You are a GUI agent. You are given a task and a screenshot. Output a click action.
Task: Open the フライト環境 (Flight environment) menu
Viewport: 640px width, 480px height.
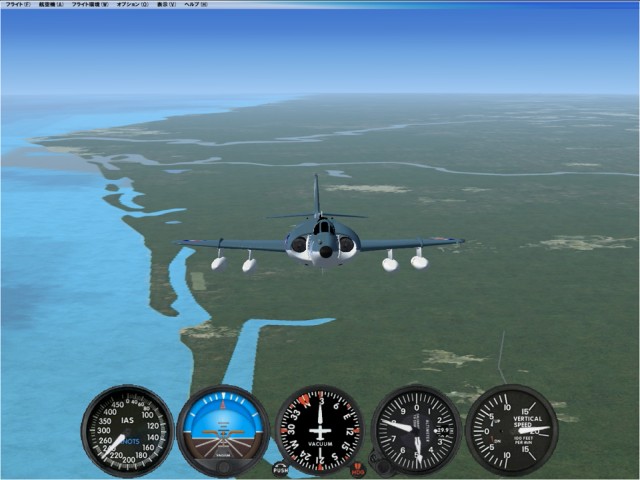point(90,4)
